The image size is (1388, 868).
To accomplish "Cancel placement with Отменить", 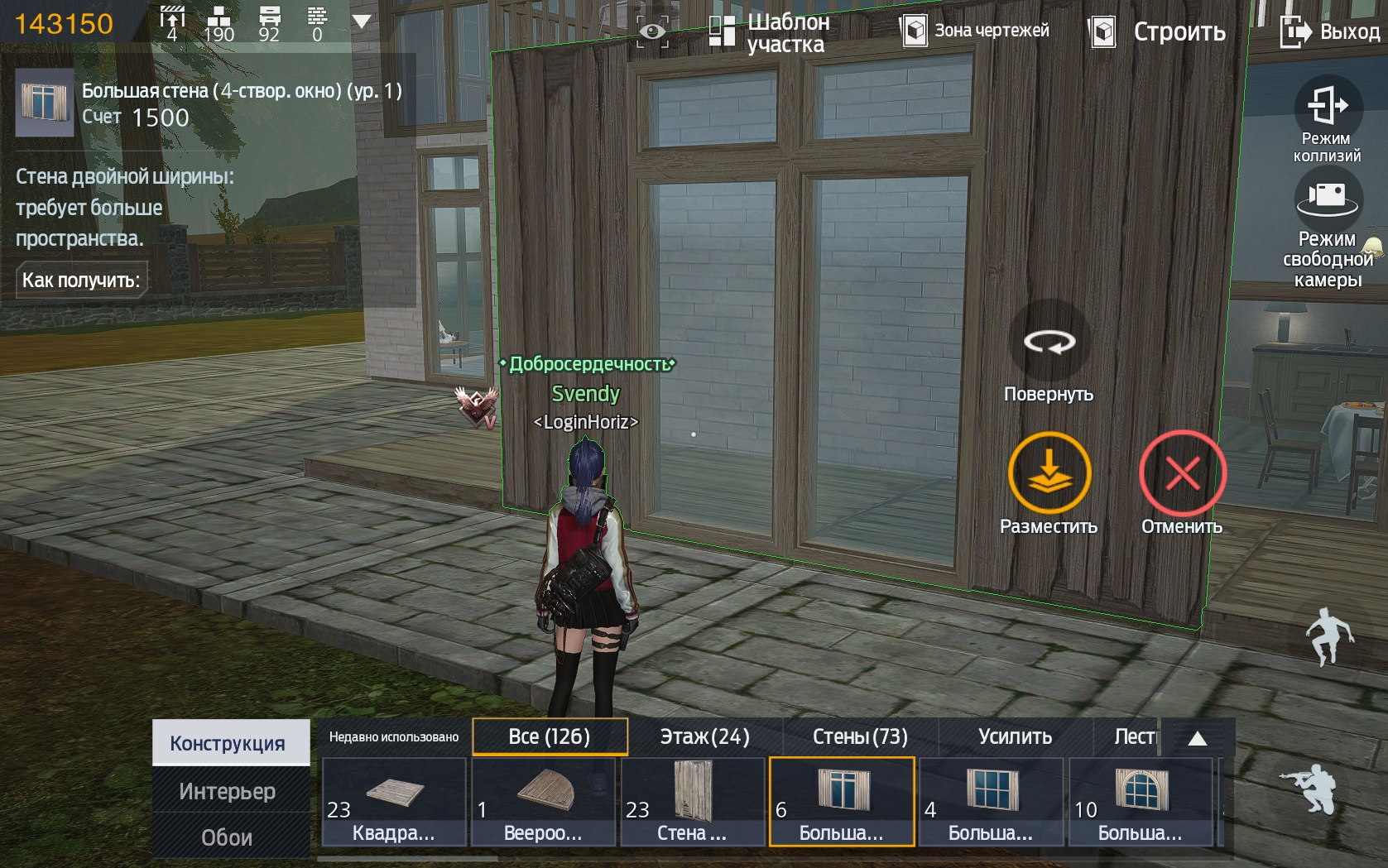I will coord(1182,474).
